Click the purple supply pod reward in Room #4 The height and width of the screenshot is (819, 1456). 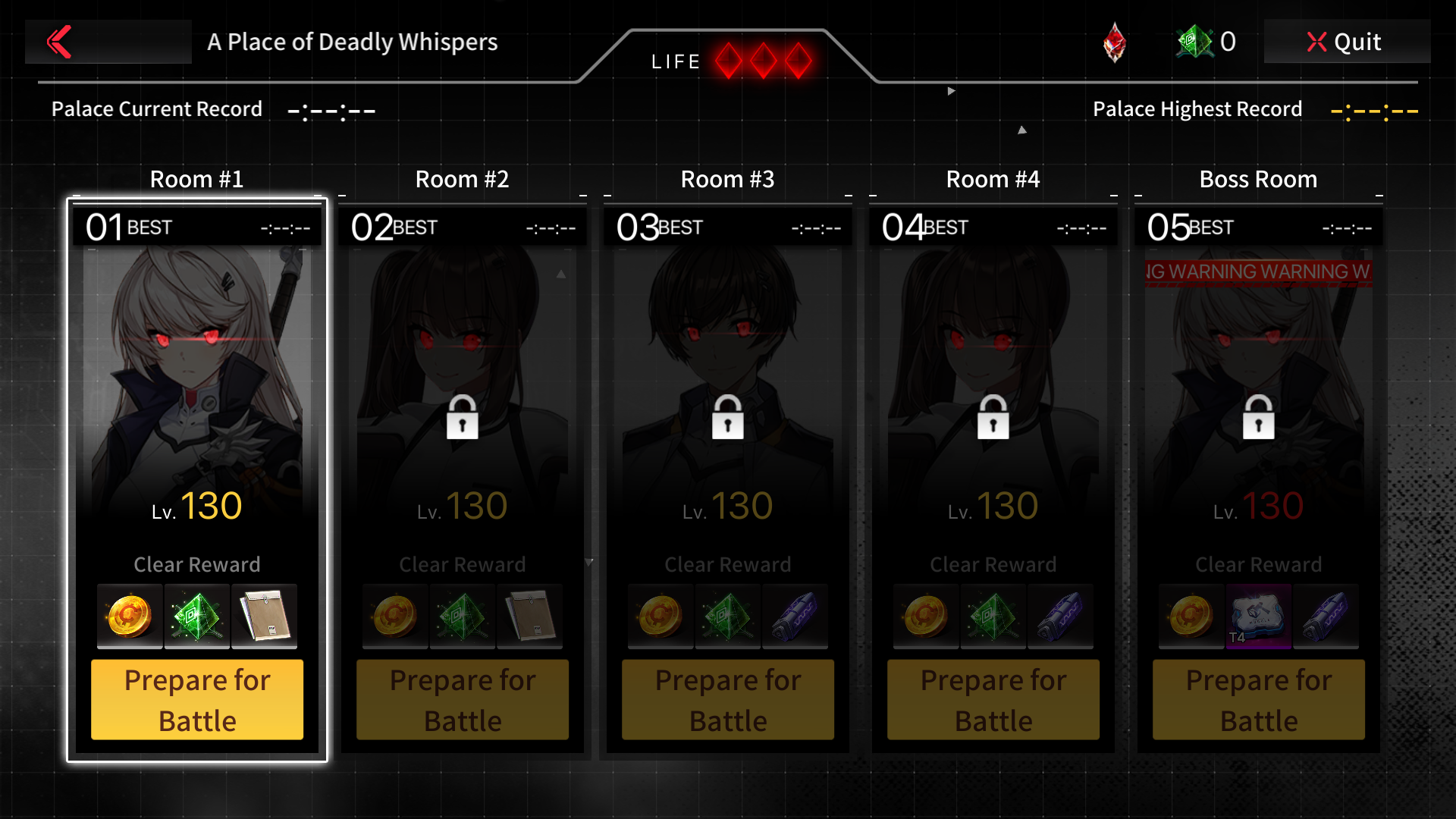click(1060, 617)
